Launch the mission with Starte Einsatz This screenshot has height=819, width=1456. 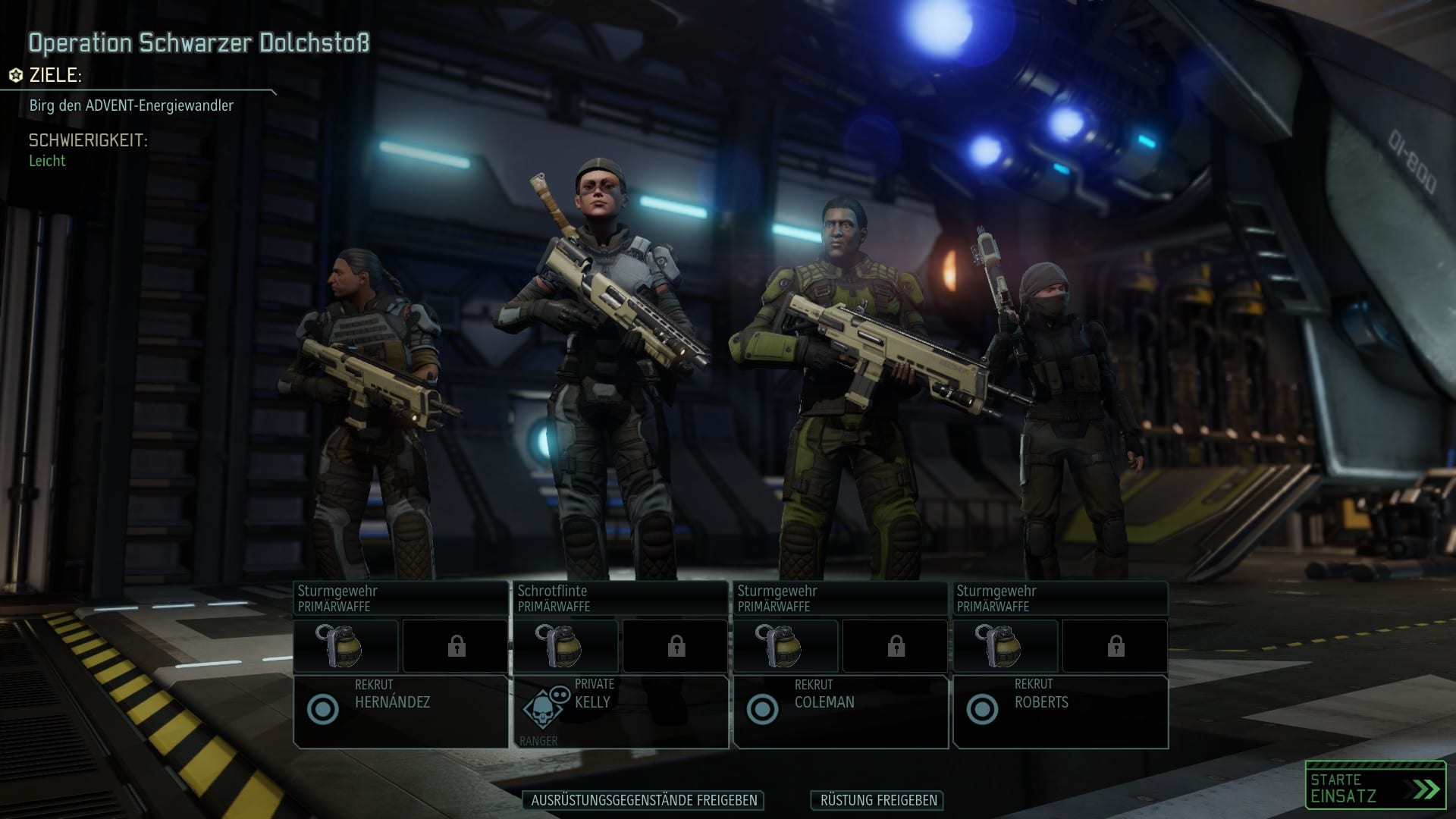point(1375,787)
